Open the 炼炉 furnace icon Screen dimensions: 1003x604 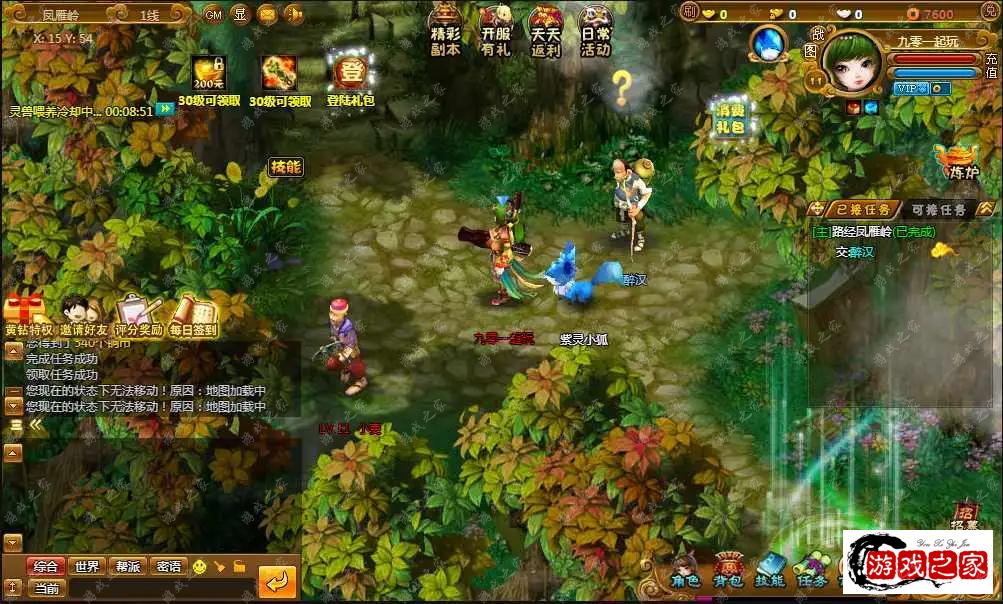pyautogui.click(x=957, y=160)
